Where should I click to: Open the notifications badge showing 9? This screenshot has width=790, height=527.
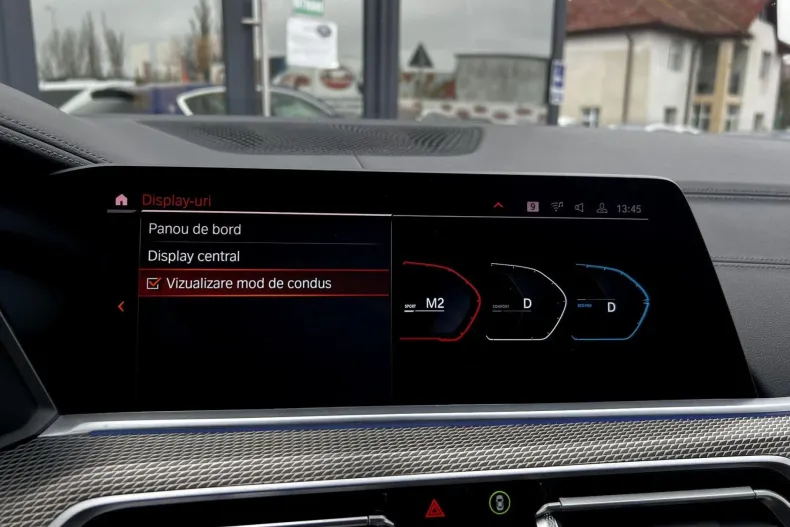coord(532,207)
